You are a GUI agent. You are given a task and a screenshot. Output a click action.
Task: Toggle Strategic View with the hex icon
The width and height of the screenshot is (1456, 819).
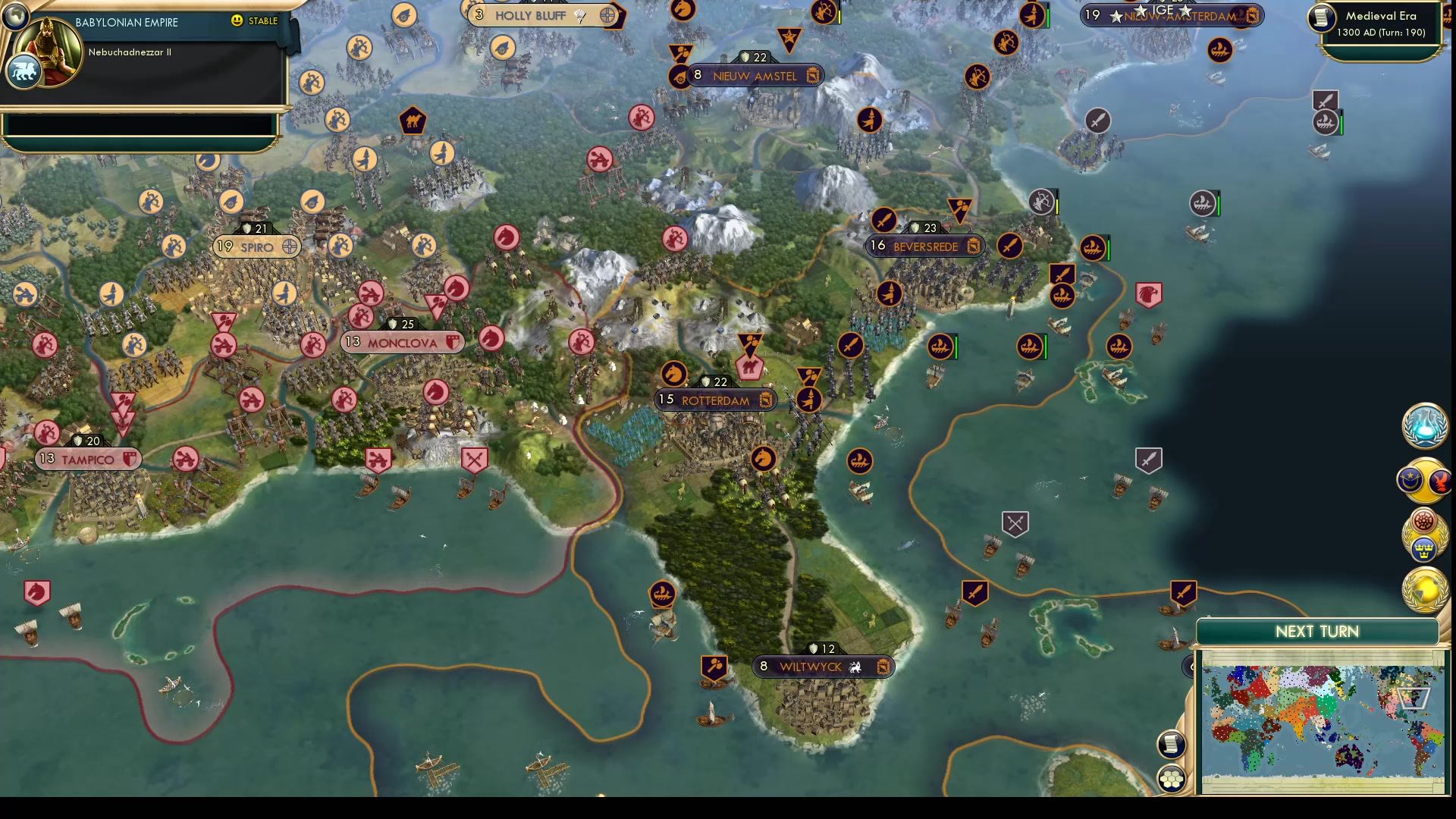pos(1171,778)
